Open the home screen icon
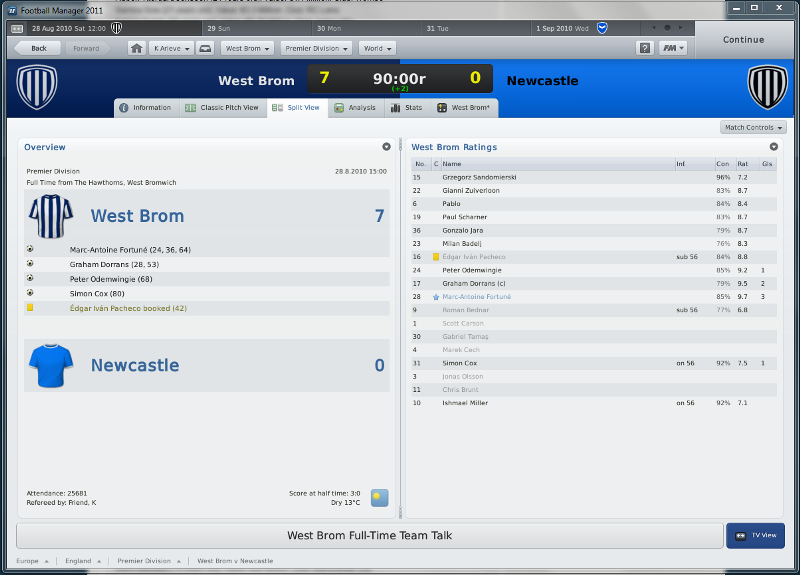This screenshot has height=575, width=800. click(x=137, y=48)
